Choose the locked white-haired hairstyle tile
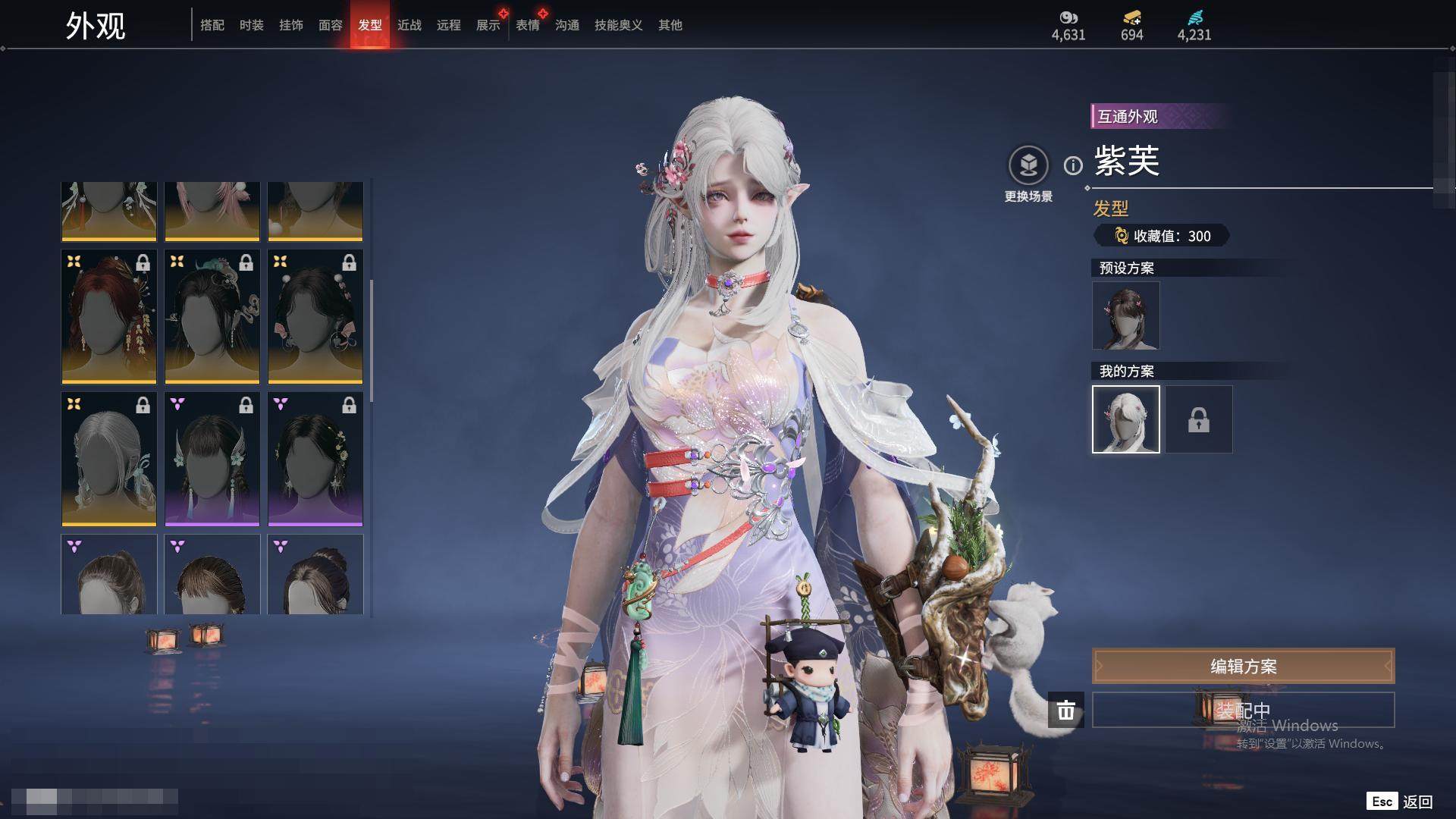1456x819 pixels. pos(109,459)
